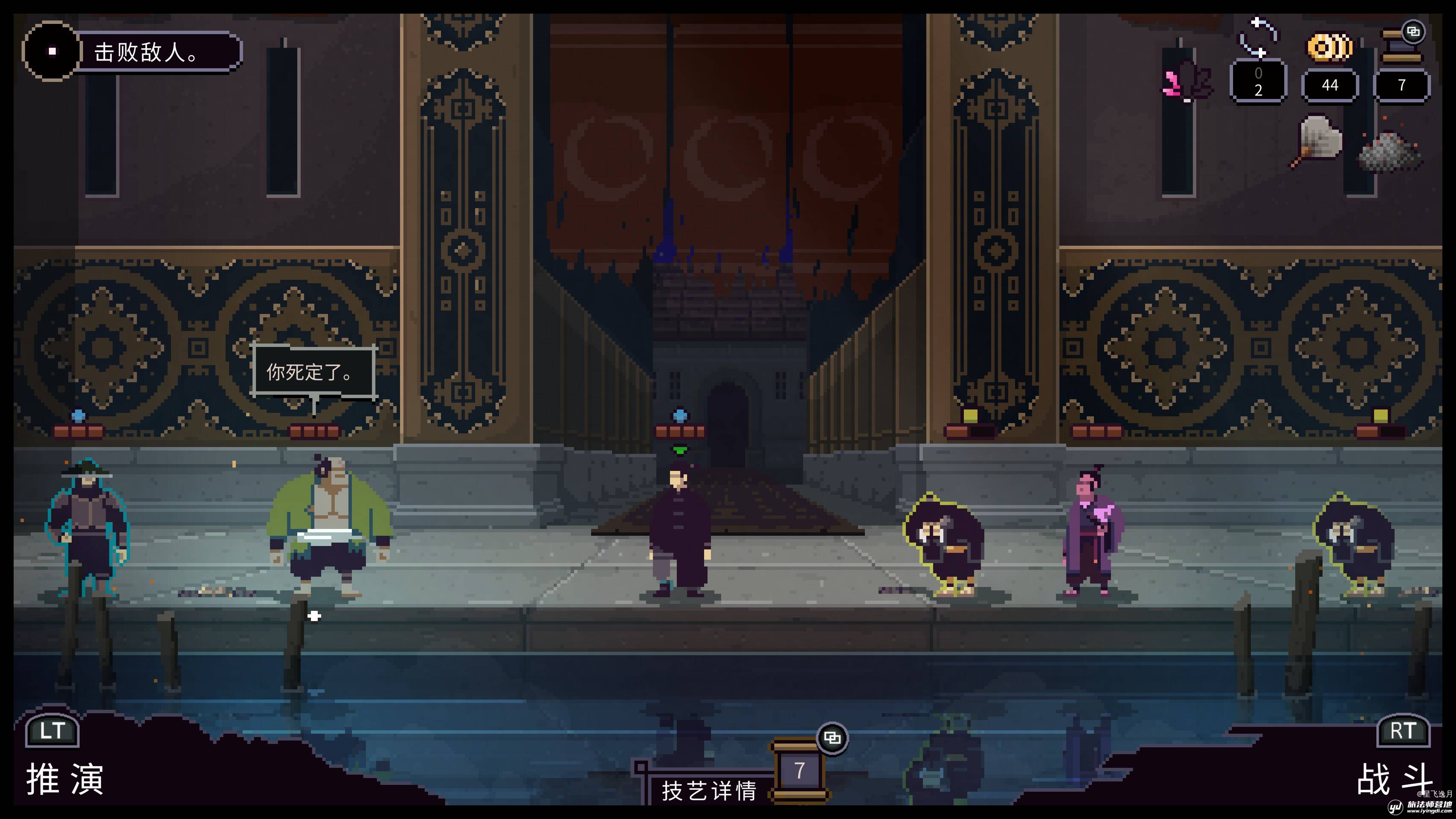Open the scroll deck beside 技艺详情
1456x819 pixels.
(799, 770)
